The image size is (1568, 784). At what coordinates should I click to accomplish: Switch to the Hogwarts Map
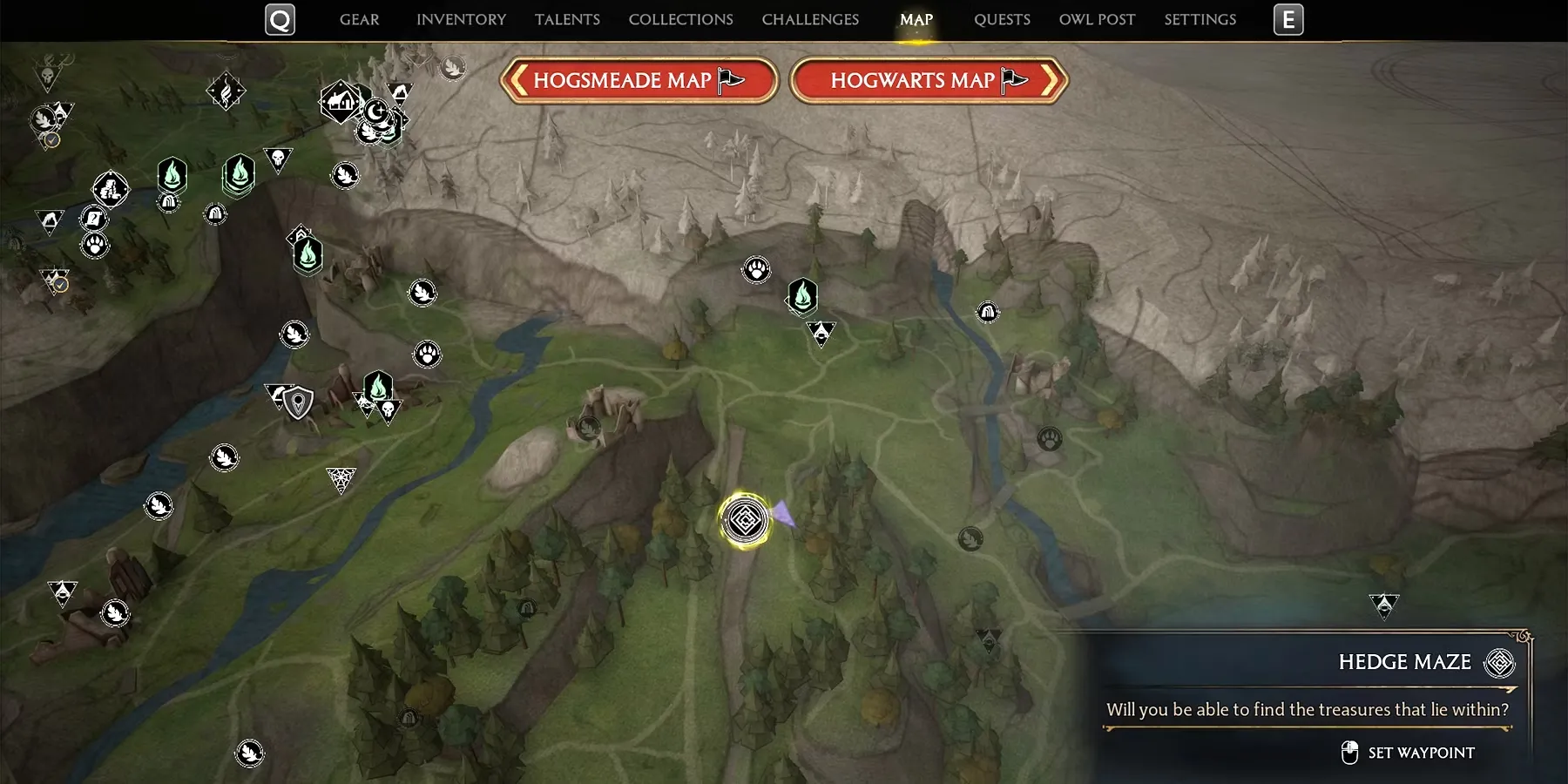point(929,81)
